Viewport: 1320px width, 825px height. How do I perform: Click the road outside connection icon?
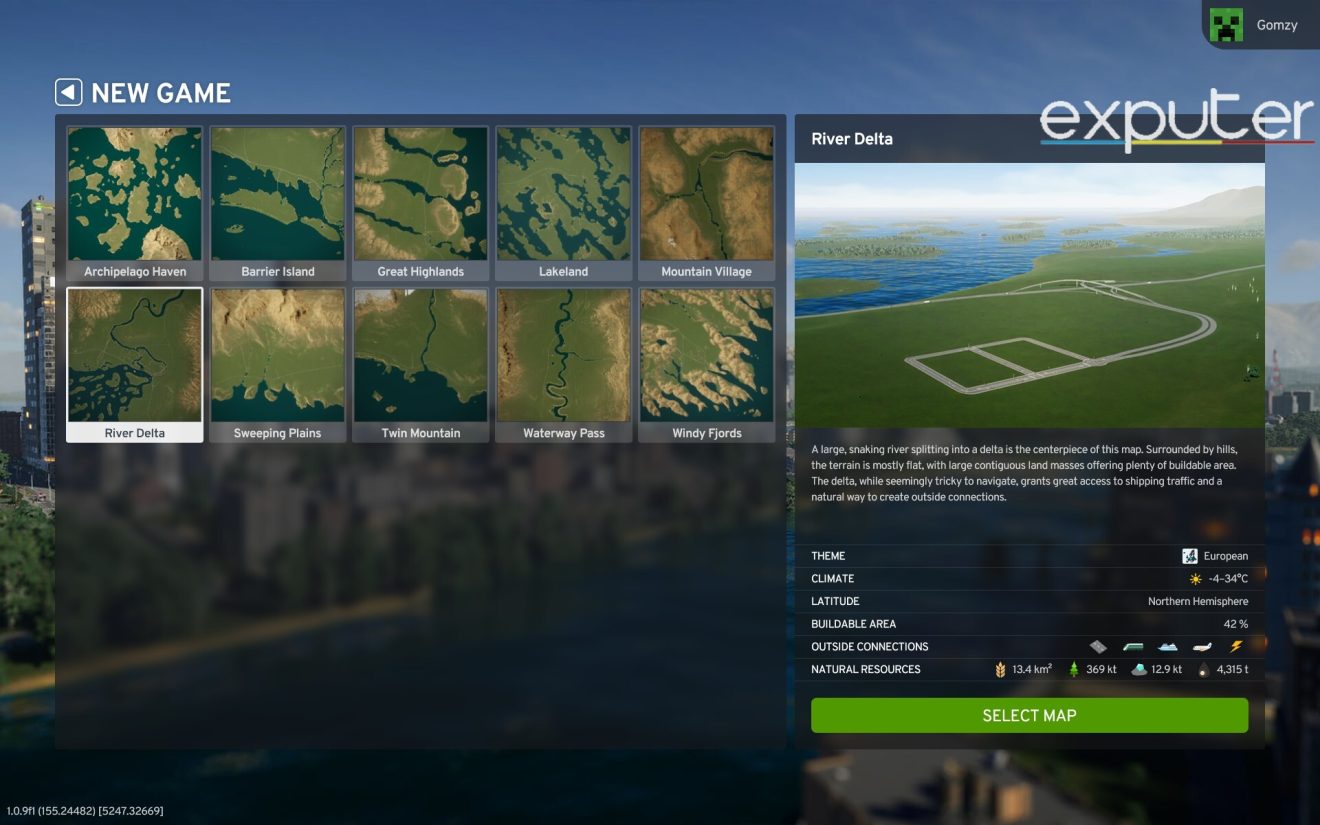[x=1098, y=647]
